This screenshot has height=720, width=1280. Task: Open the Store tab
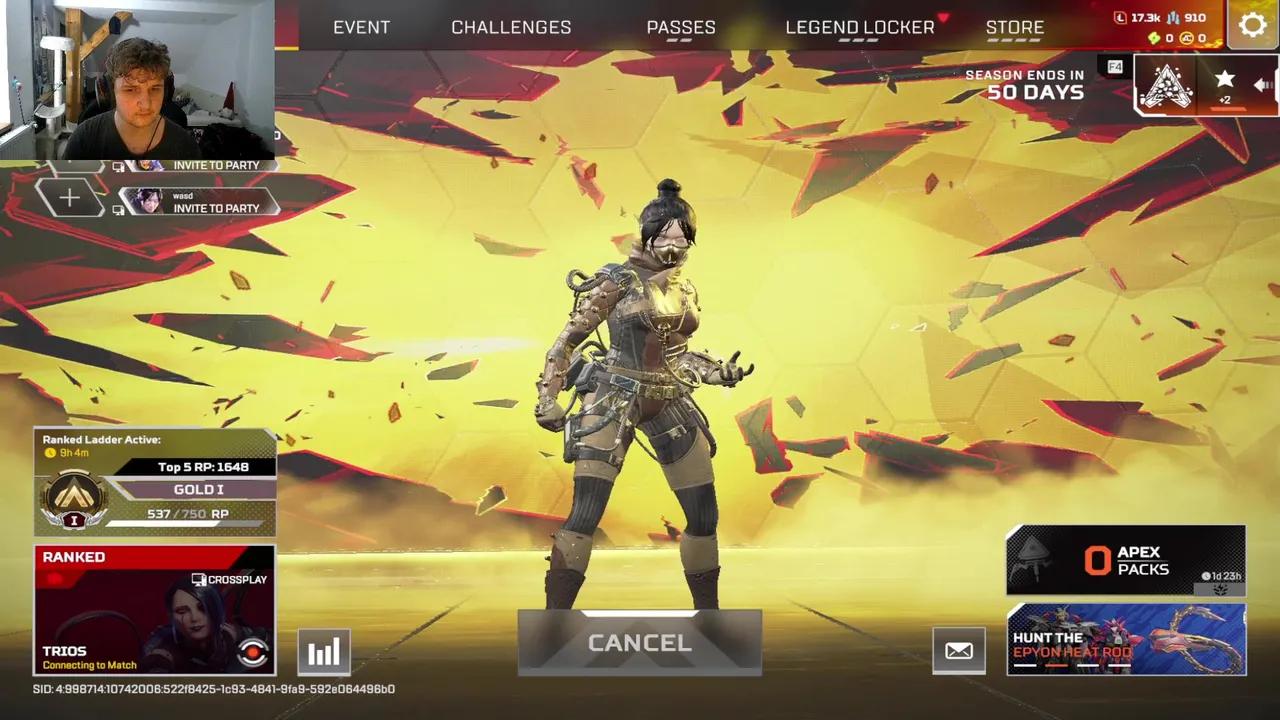(x=1015, y=27)
